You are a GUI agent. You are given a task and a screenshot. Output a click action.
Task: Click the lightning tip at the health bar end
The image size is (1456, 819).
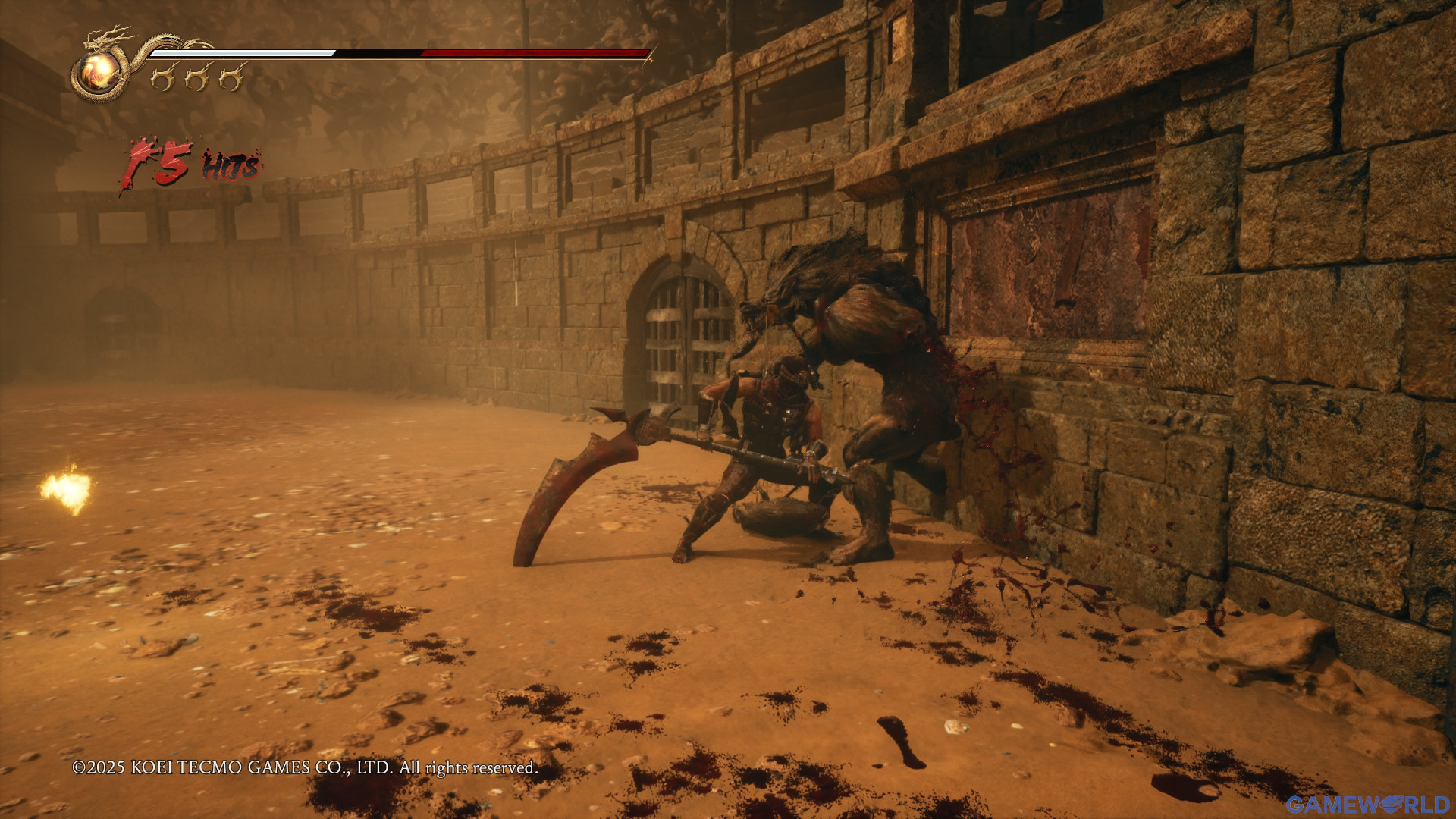click(654, 59)
